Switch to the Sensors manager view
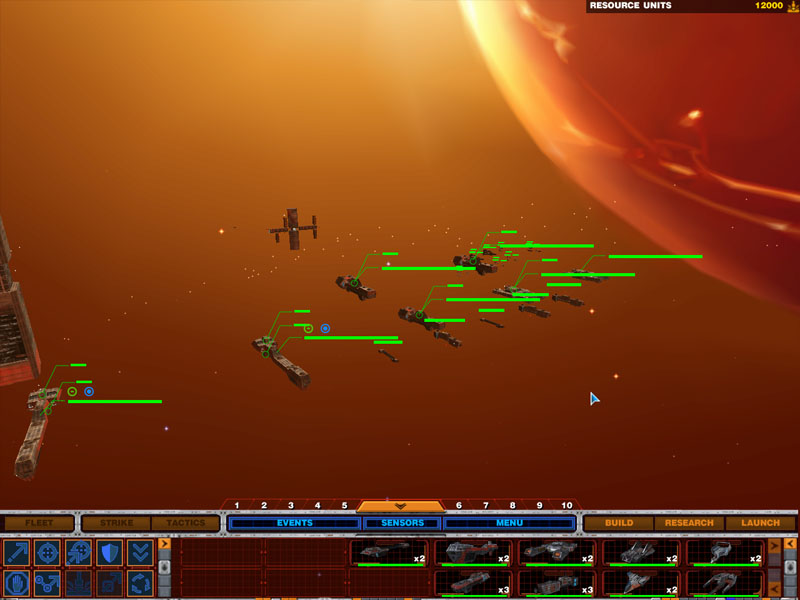 (x=402, y=523)
